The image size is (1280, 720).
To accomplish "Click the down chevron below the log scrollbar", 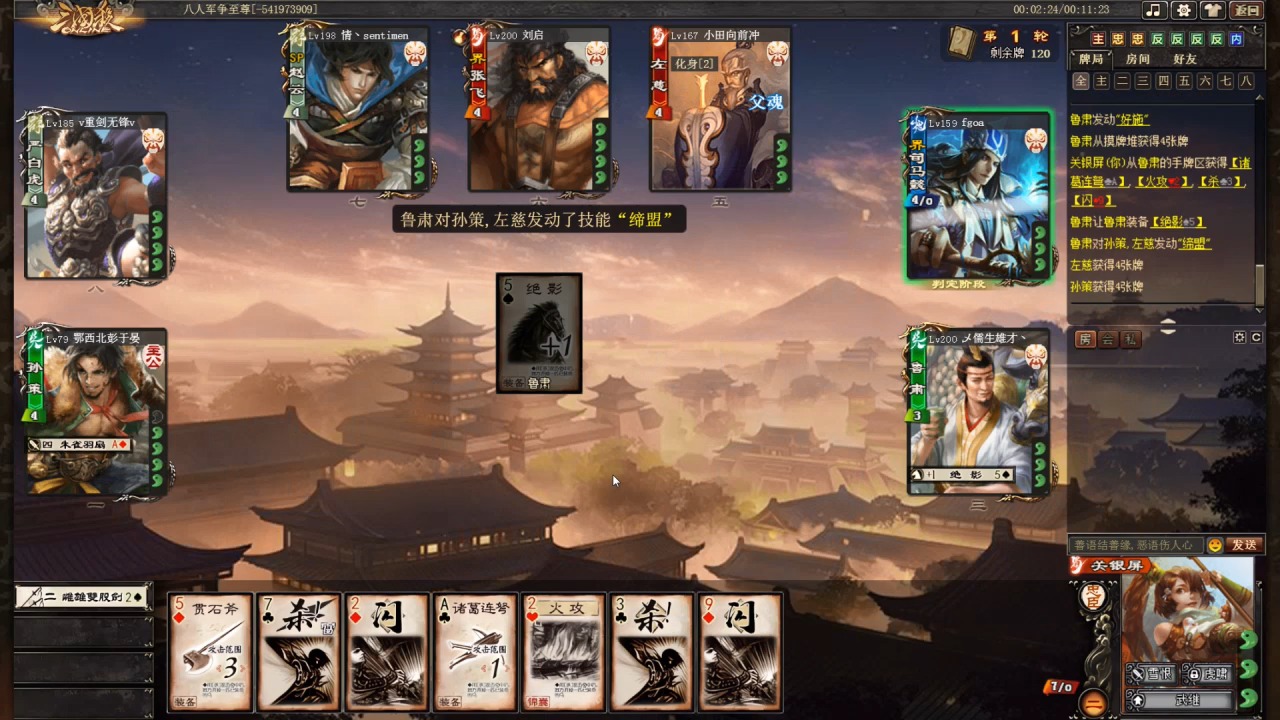I will (1259, 310).
